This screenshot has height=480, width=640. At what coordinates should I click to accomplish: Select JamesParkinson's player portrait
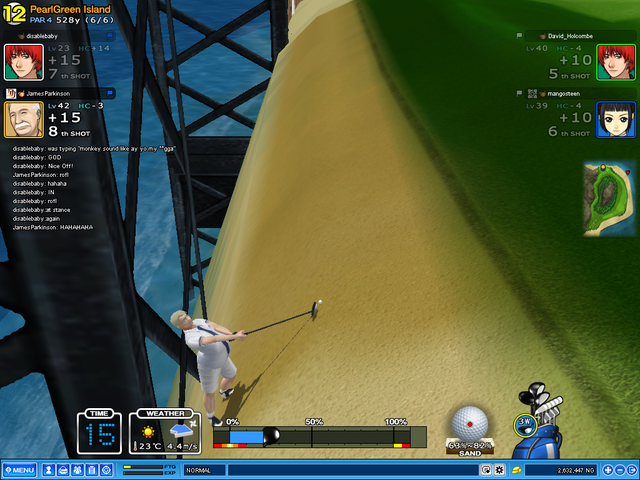[x=23, y=120]
